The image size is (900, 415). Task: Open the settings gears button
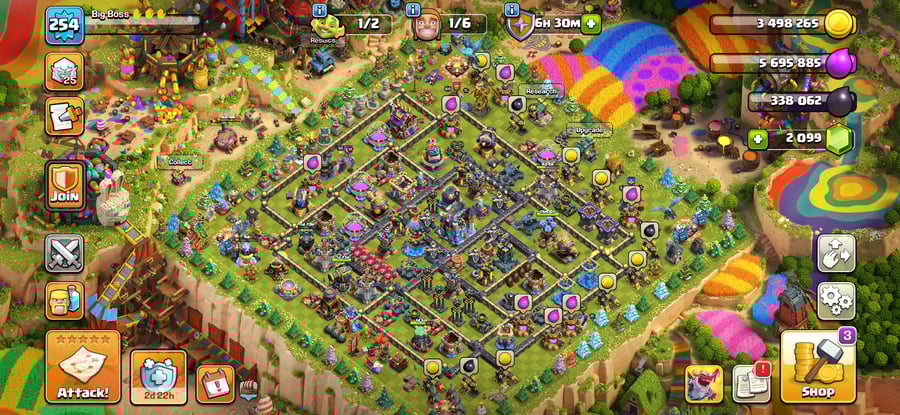coord(836,299)
